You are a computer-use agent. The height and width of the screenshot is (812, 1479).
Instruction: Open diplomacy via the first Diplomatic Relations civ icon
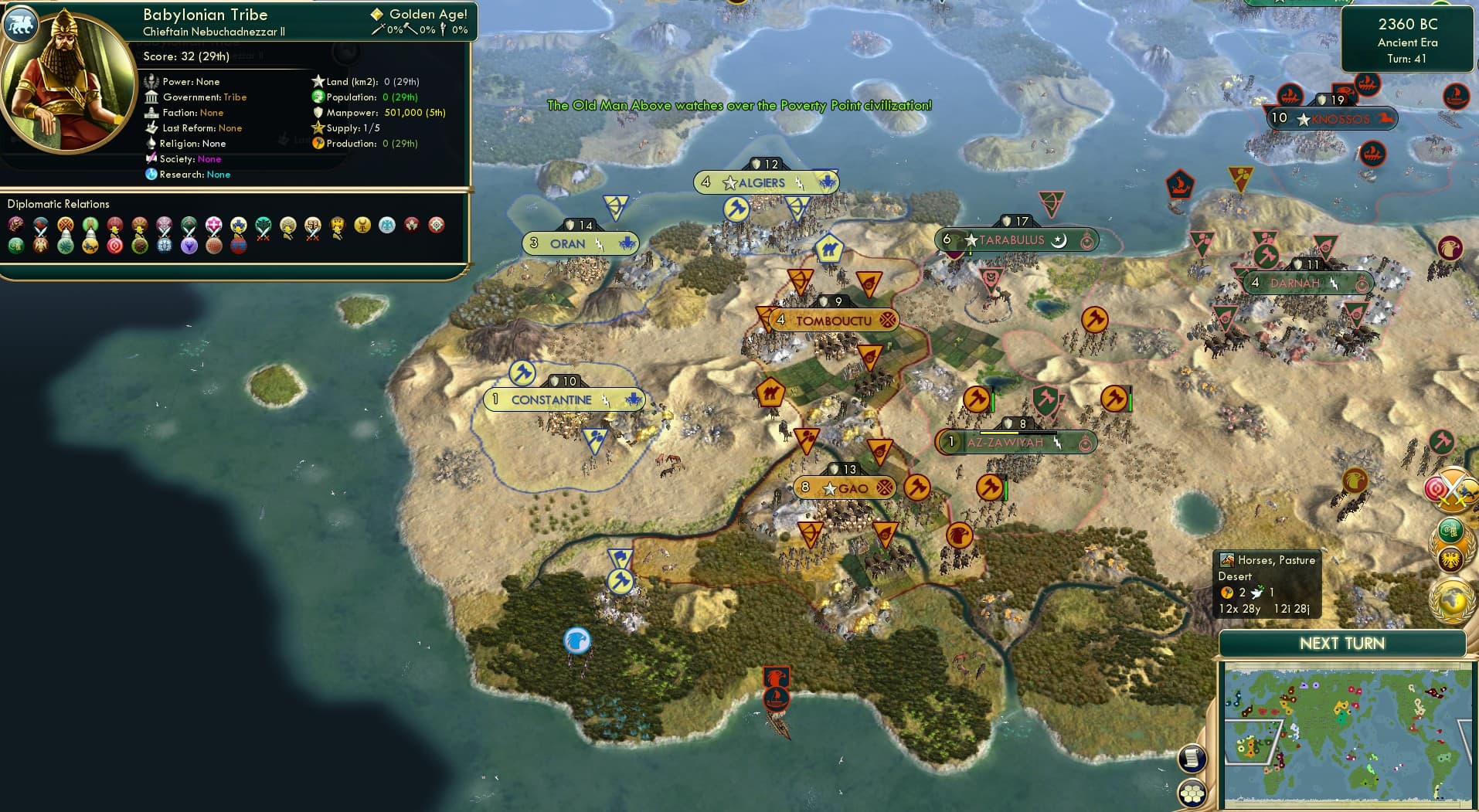(x=14, y=224)
